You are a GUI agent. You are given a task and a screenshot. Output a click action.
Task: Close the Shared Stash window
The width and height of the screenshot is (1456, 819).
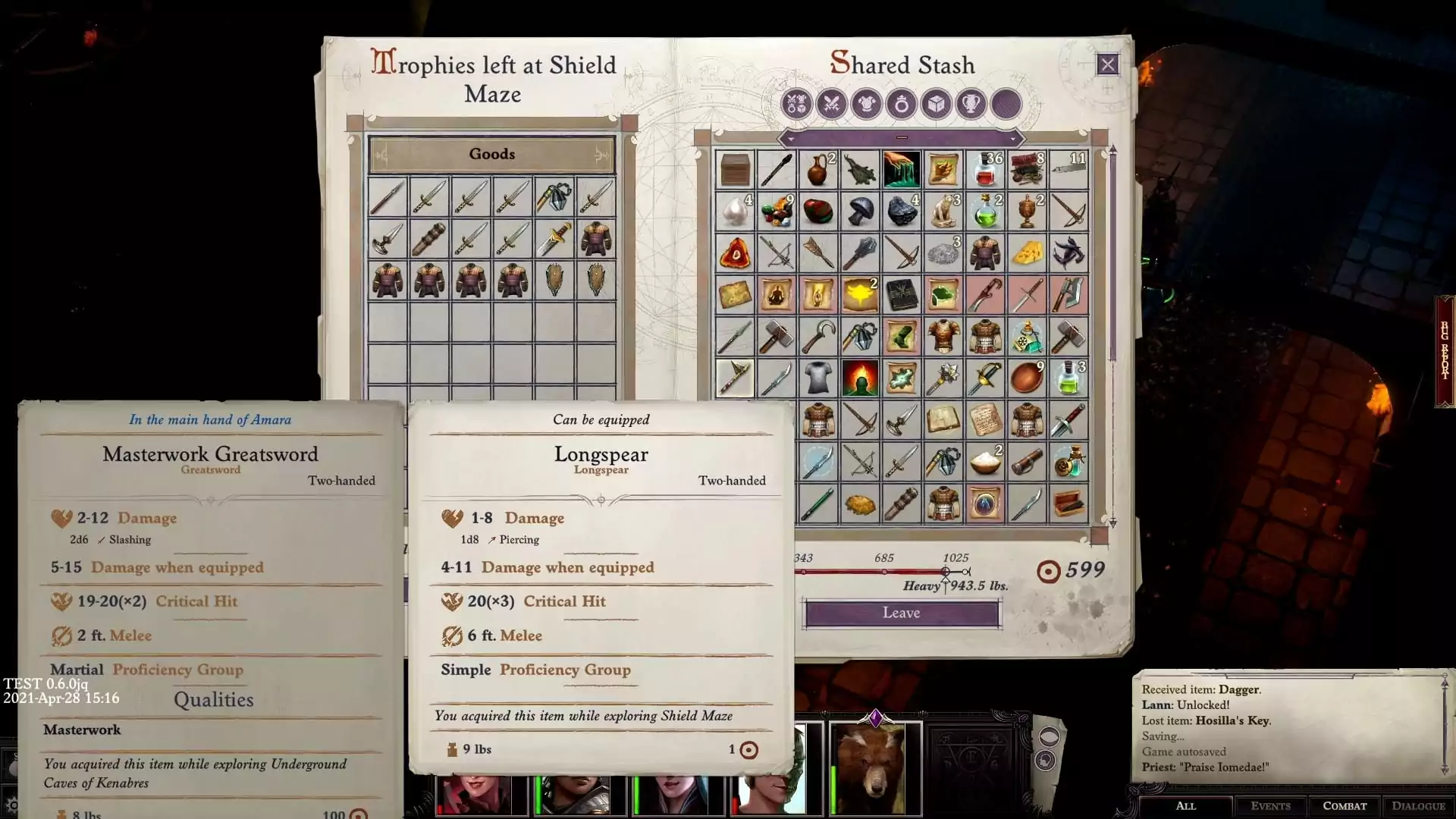point(1107,64)
